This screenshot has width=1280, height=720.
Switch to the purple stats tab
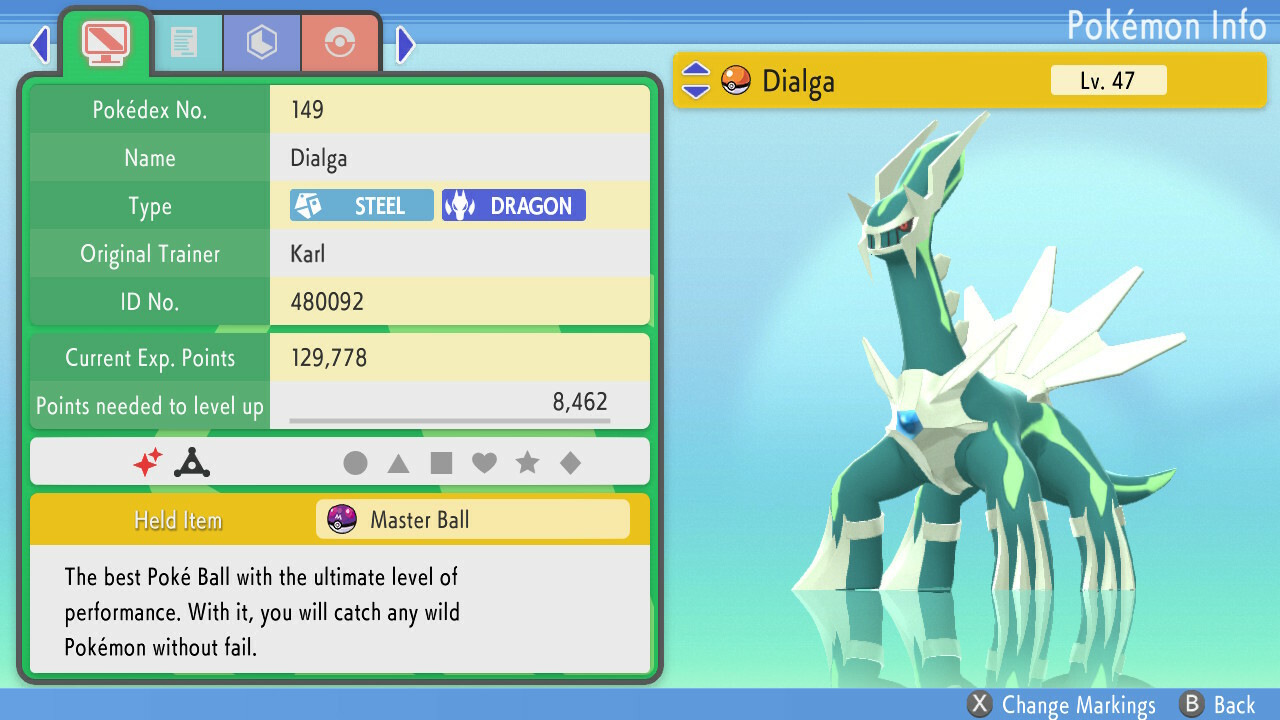261,42
